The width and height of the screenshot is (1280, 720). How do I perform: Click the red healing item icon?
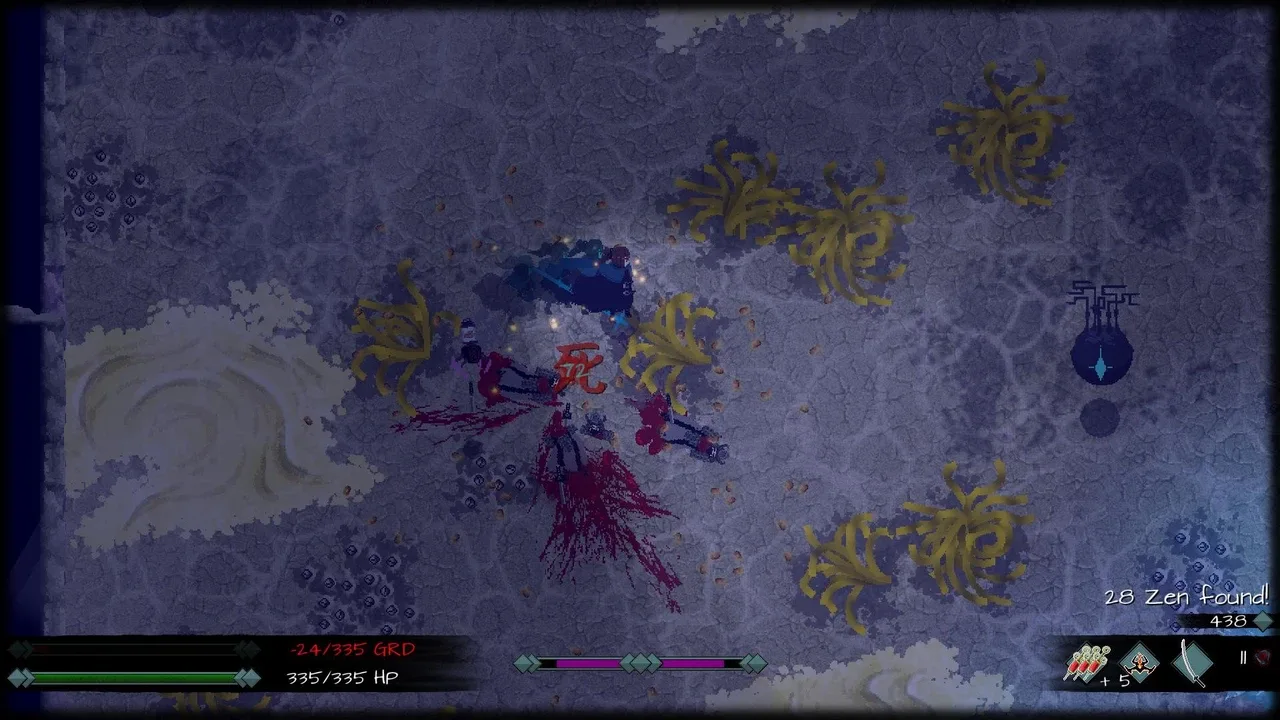[x=1263, y=657]
